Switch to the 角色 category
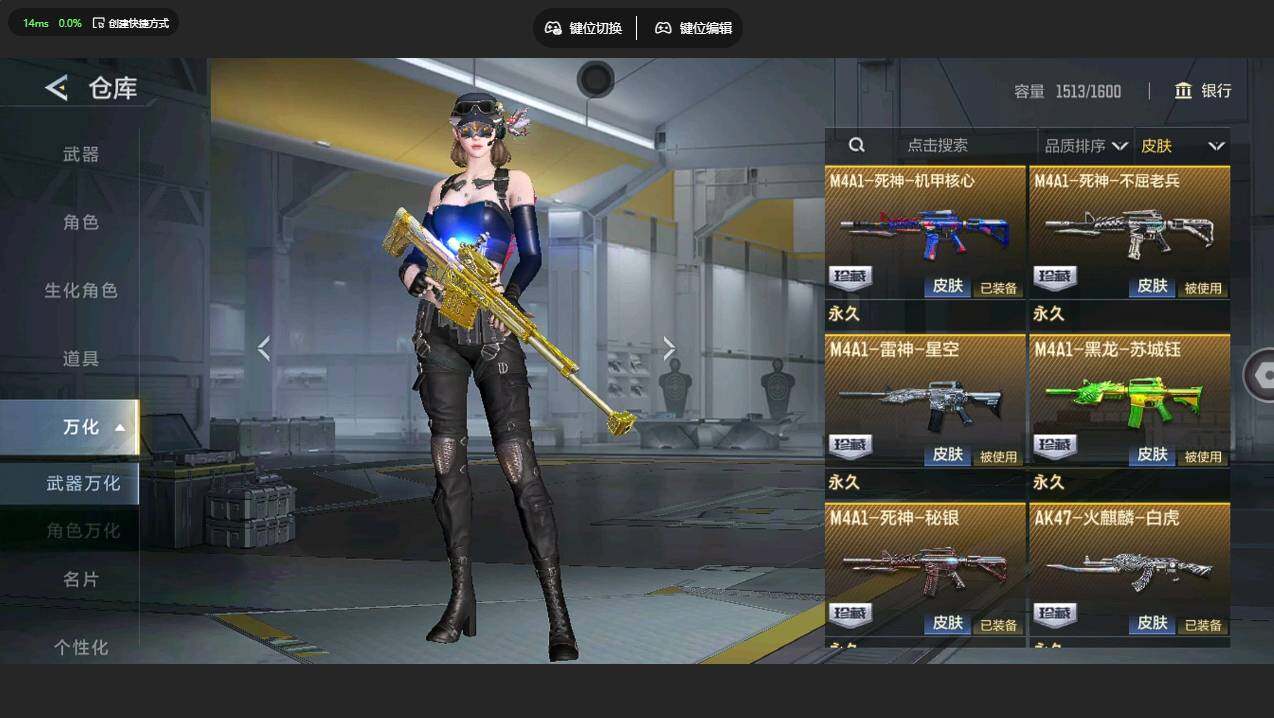Viewport: 1274px width, 718px height. point(81,222)
